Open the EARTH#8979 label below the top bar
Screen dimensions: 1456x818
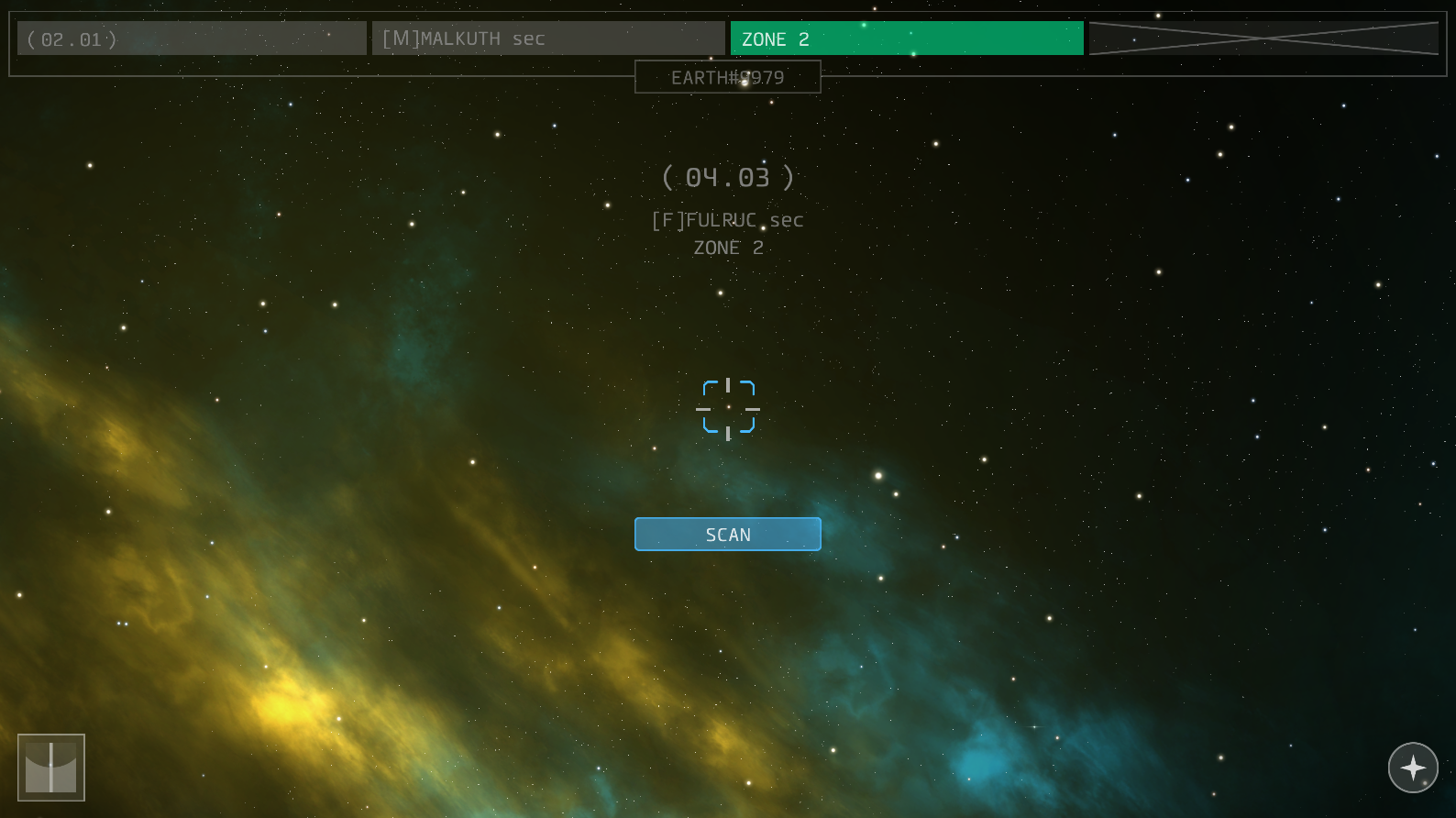(727, 77)
